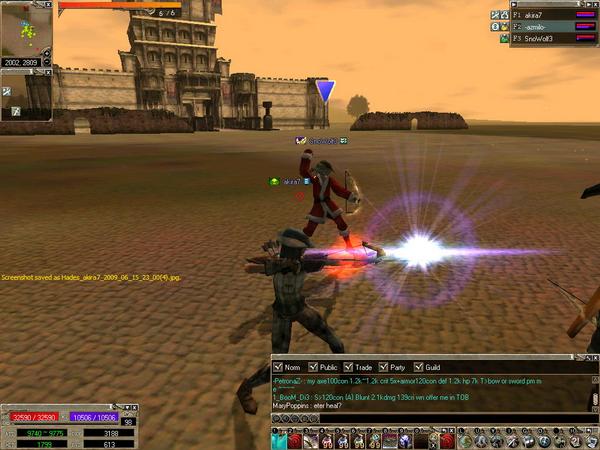Select party member akira7 in party list
The width and height of the screenshot is (600, 450).
(542, 16)
